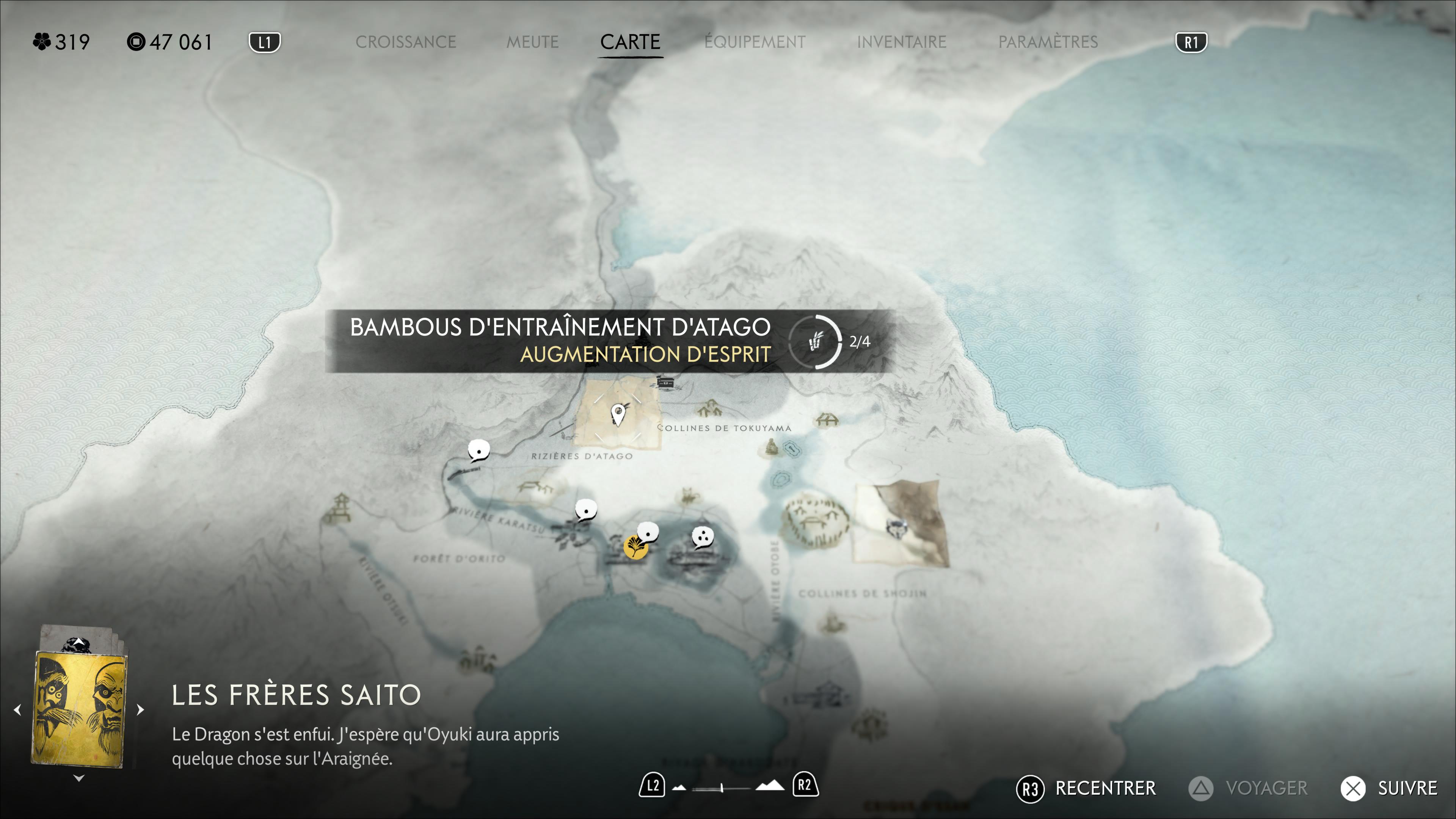This screenshot has height=819, width=1456.
Task: Switch to the Croissance tab
Action: [405, 42]
